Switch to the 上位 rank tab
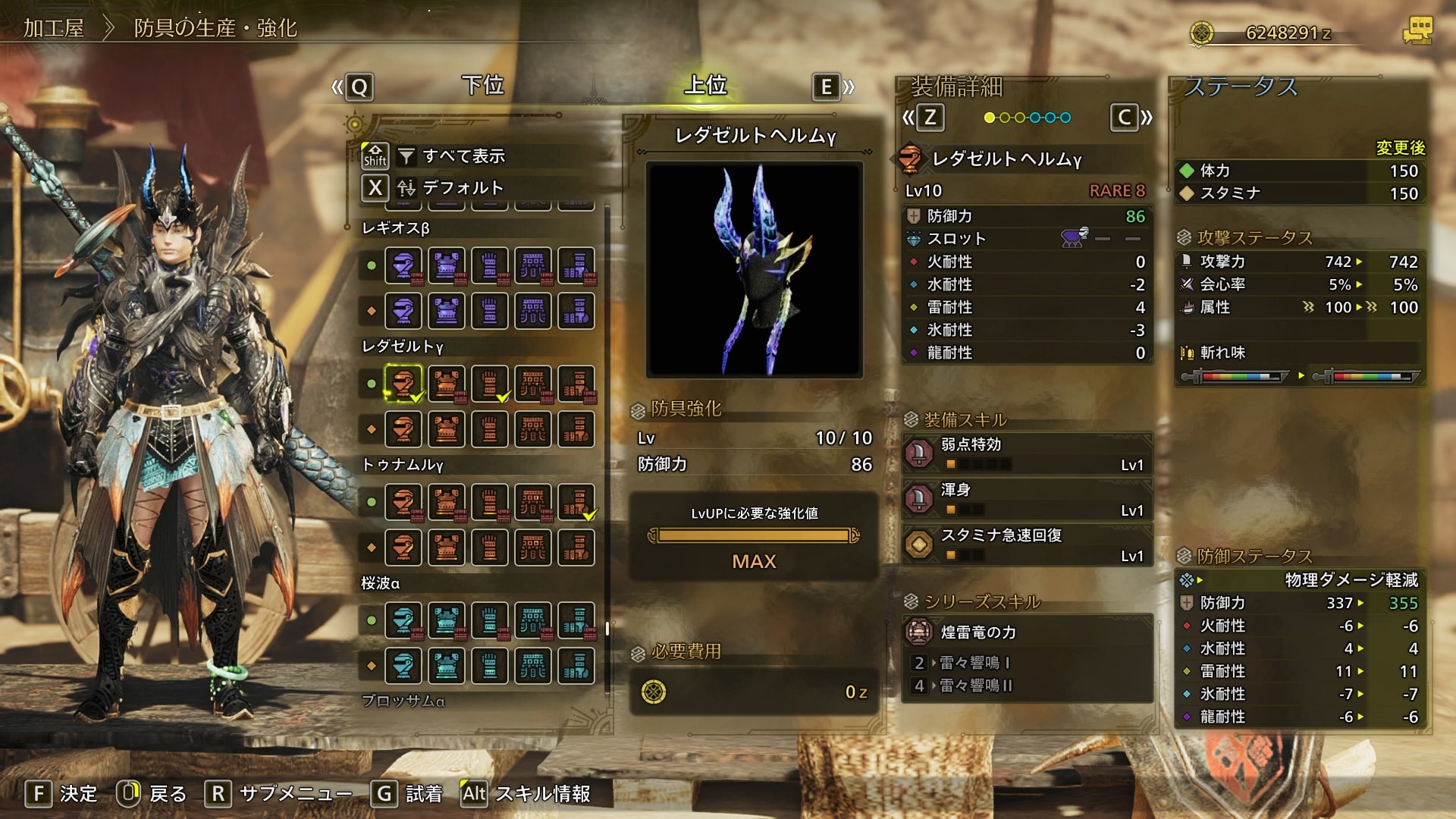1456x819 pixels. point(705,85)
